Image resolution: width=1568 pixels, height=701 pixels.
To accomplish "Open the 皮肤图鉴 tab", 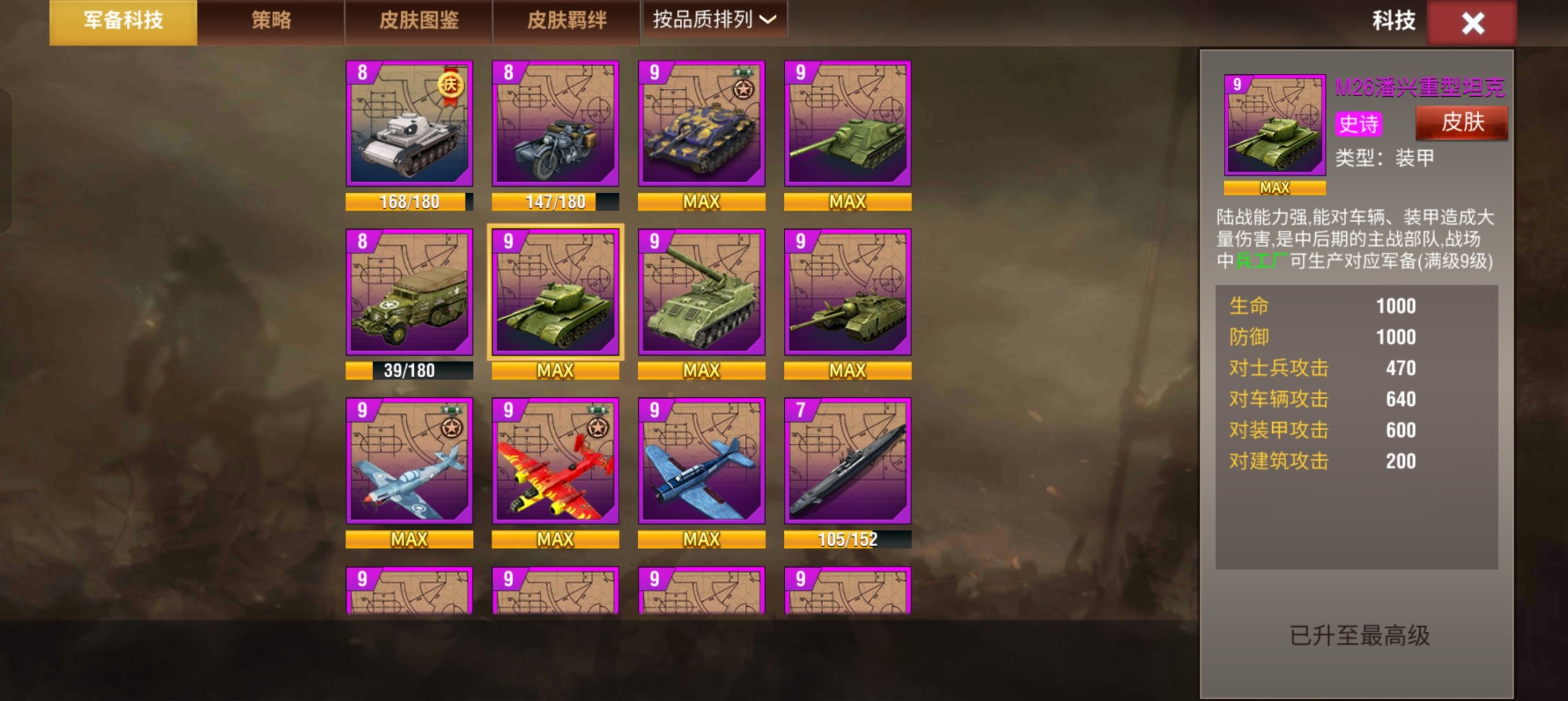I will (421, 20).
